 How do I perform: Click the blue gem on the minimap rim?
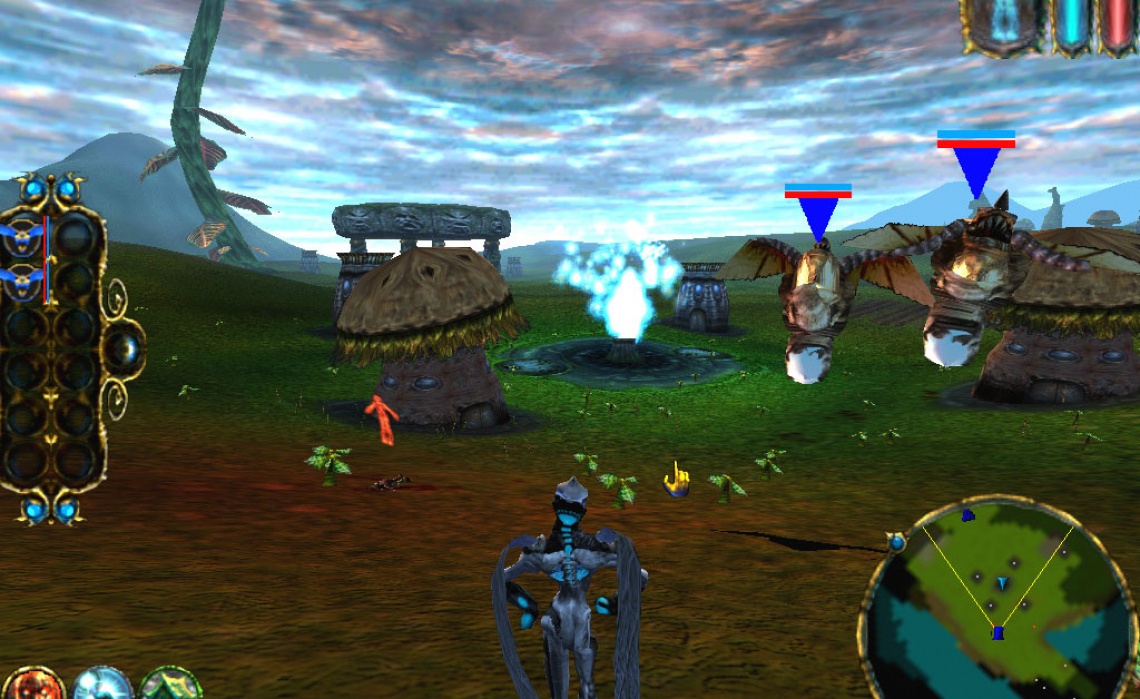point(896,542)
